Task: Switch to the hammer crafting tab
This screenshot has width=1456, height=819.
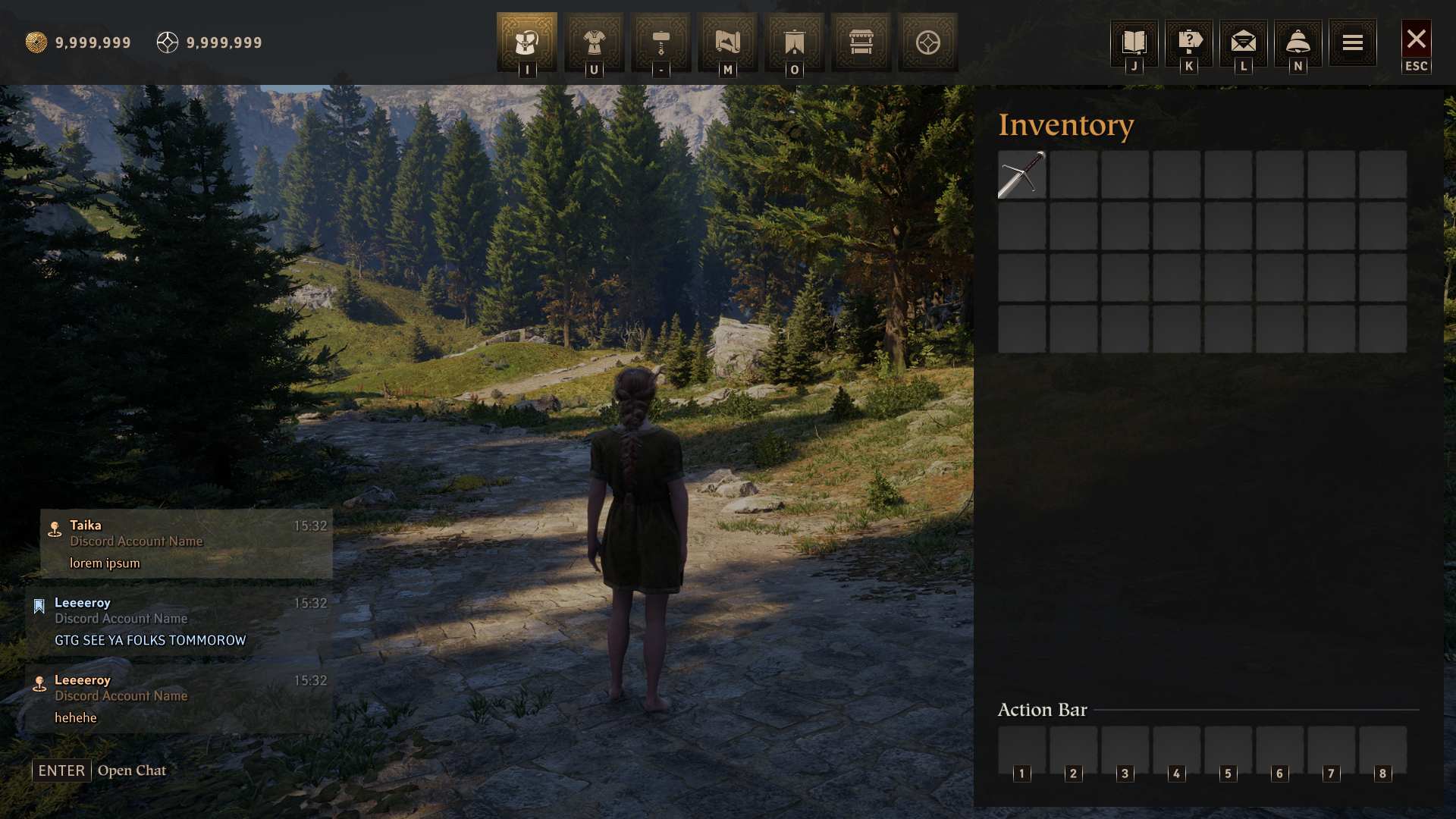Action: coord(661,42)
